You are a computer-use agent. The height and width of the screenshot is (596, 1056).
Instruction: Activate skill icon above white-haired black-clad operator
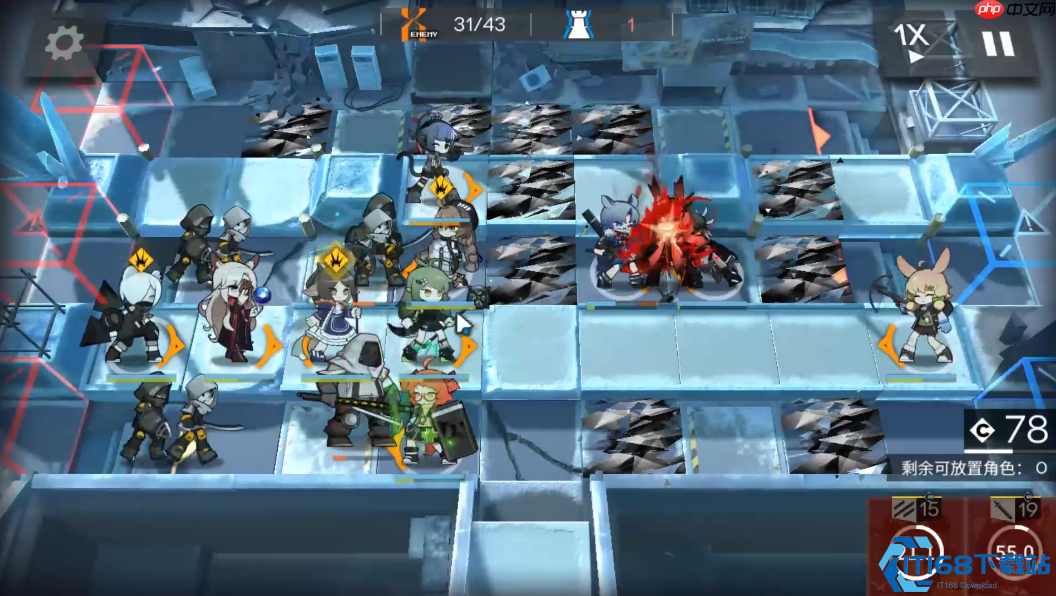[143, 262]
